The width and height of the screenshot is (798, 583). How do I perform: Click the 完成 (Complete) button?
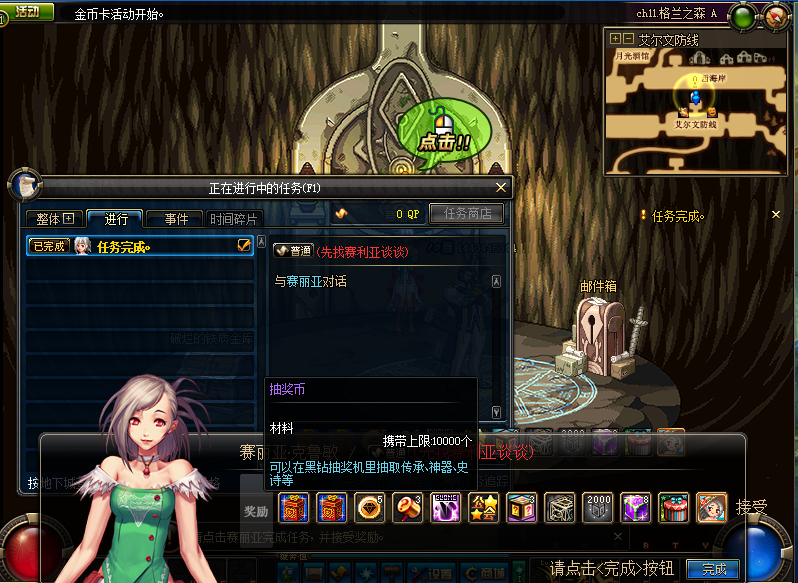tap(714, 569)
